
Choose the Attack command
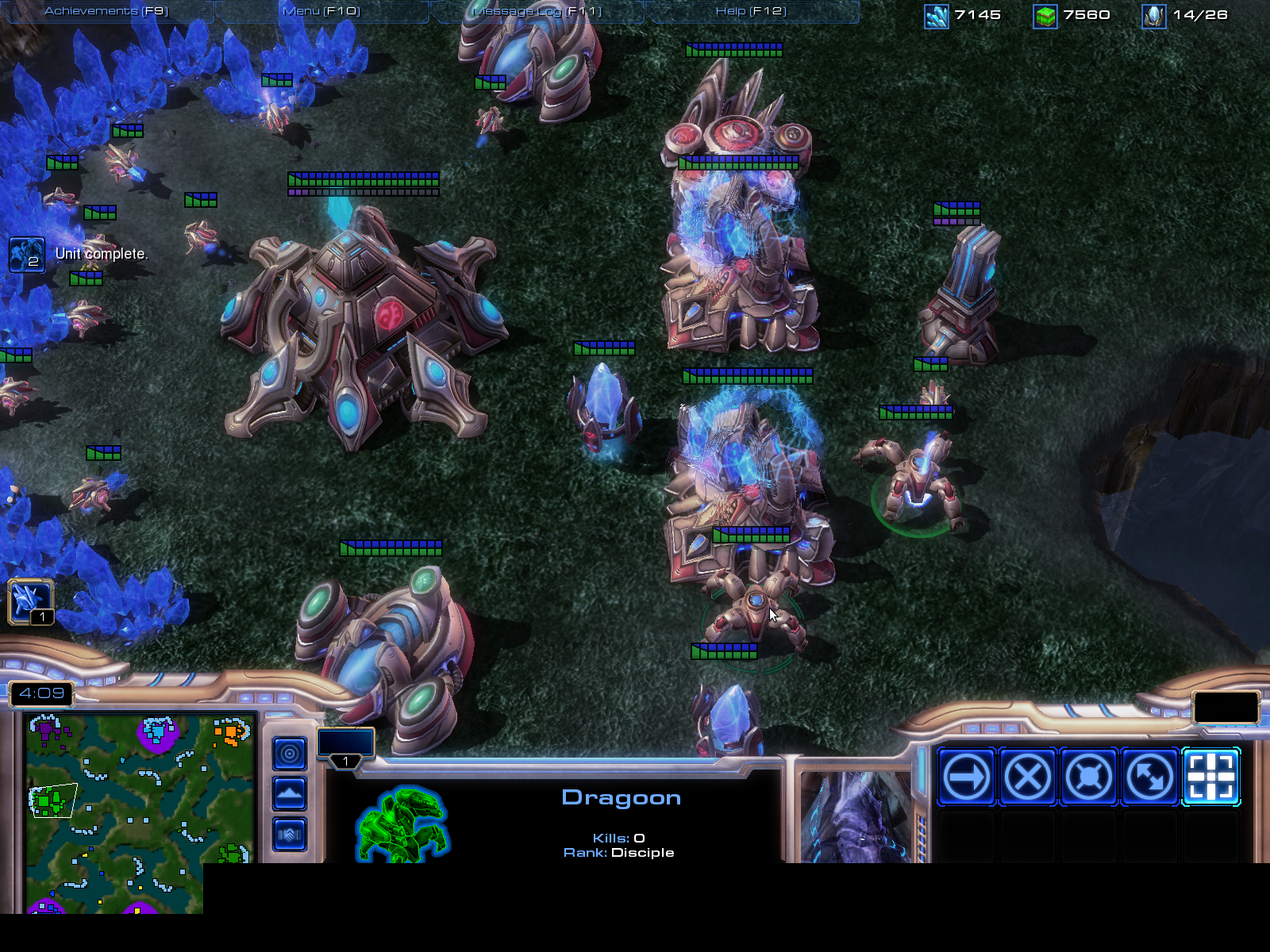tap(1210, 777)
